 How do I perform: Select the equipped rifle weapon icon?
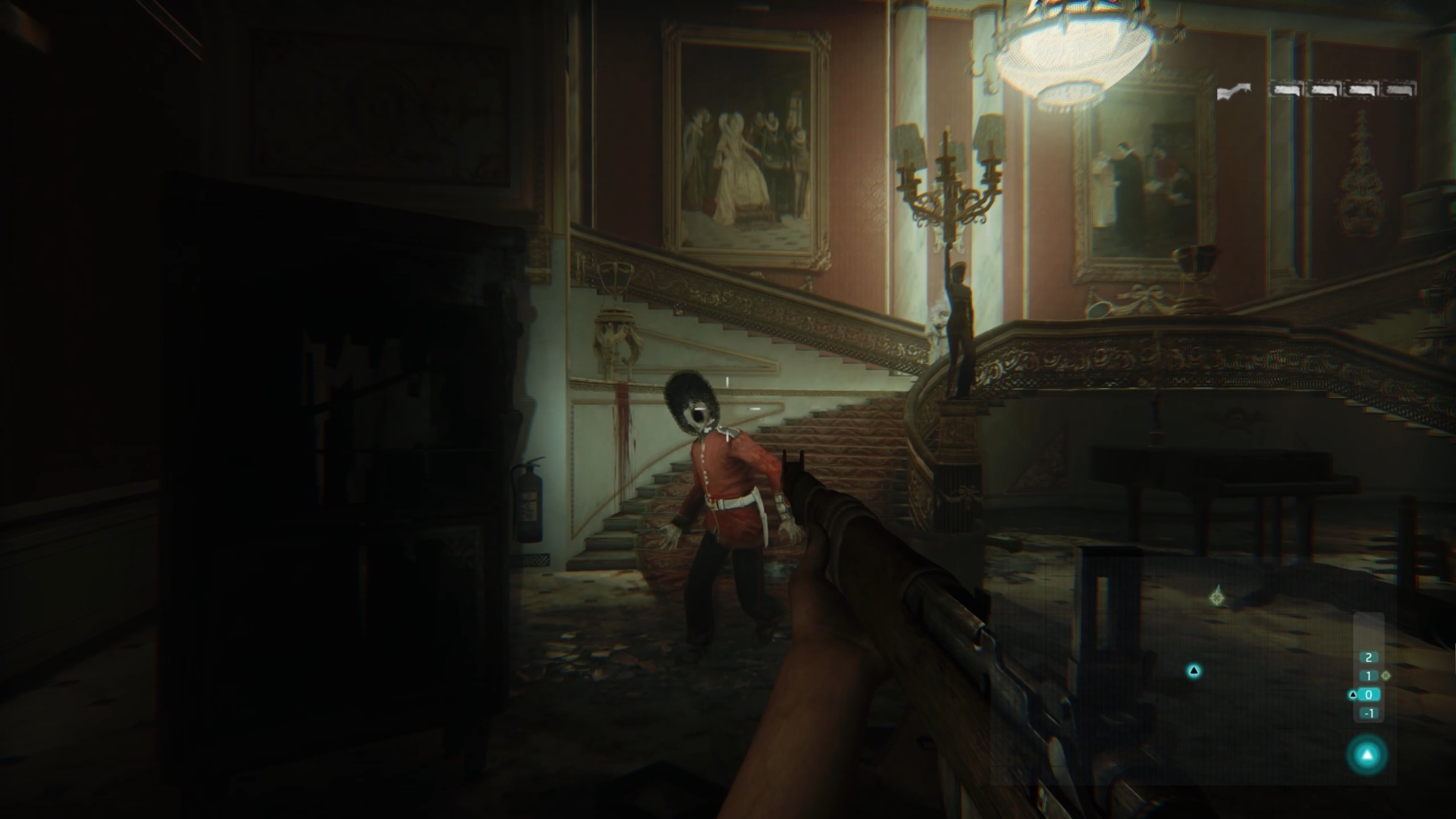tap(1234, 92)
